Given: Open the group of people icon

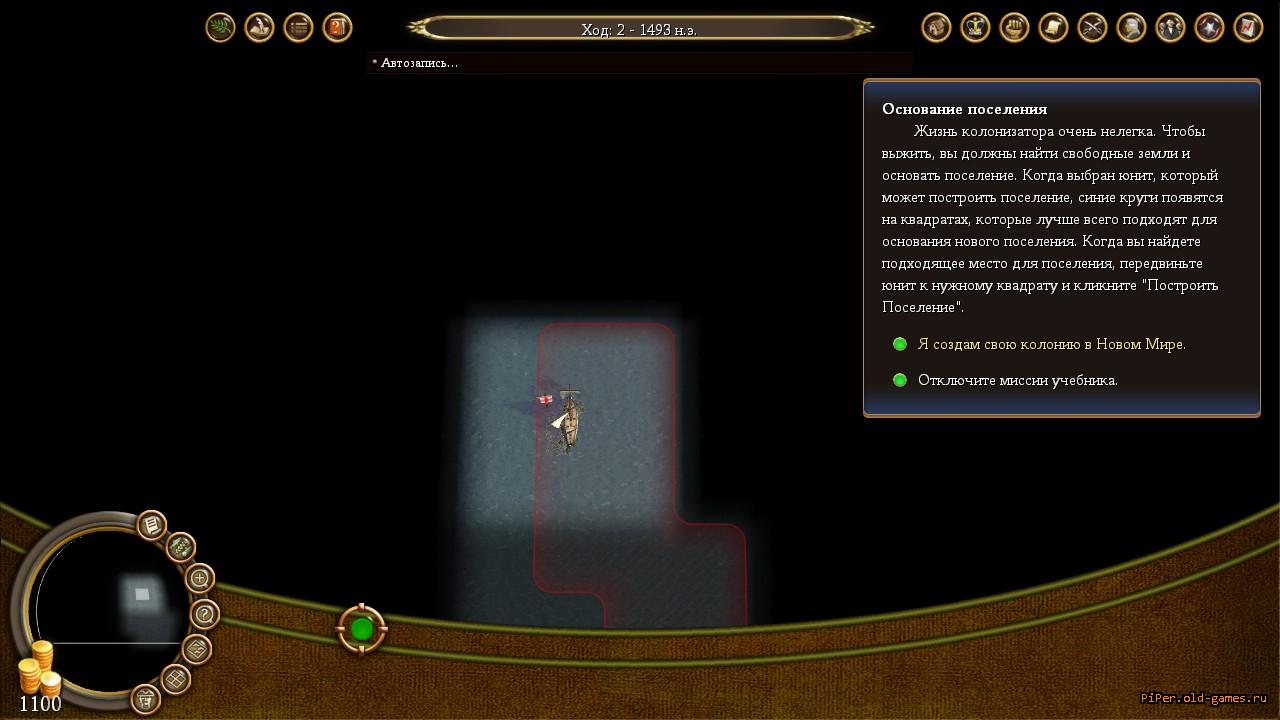Looking at the screenshot, I should point(1170,27).
